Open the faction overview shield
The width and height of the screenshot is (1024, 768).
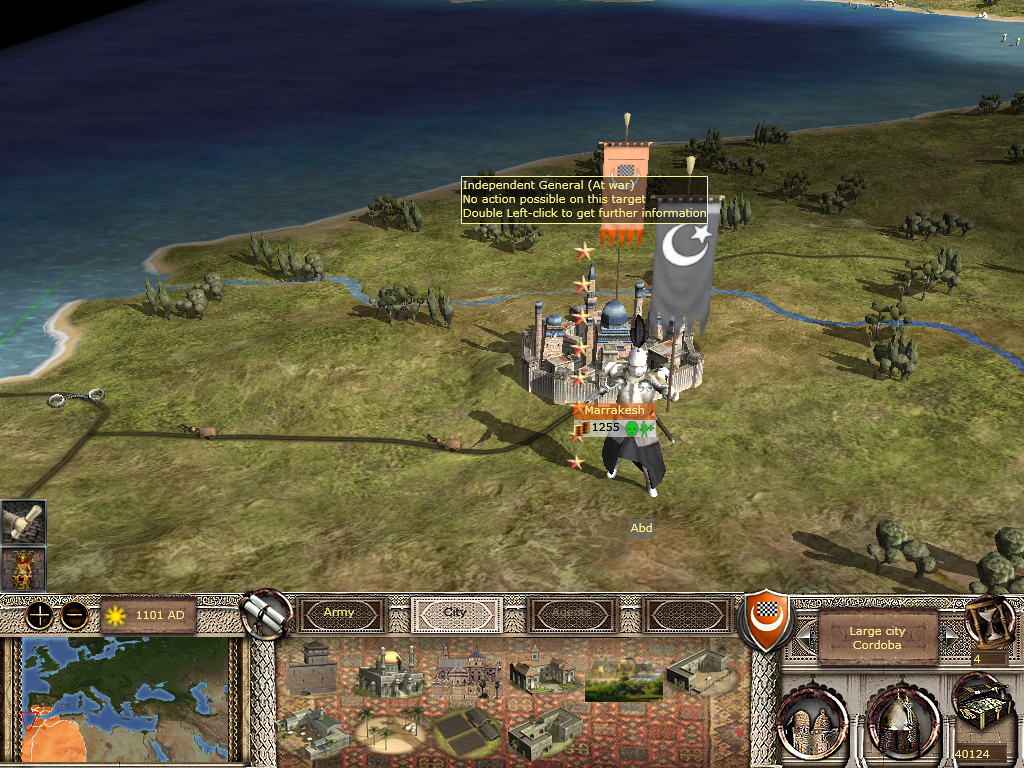point(762,619)
